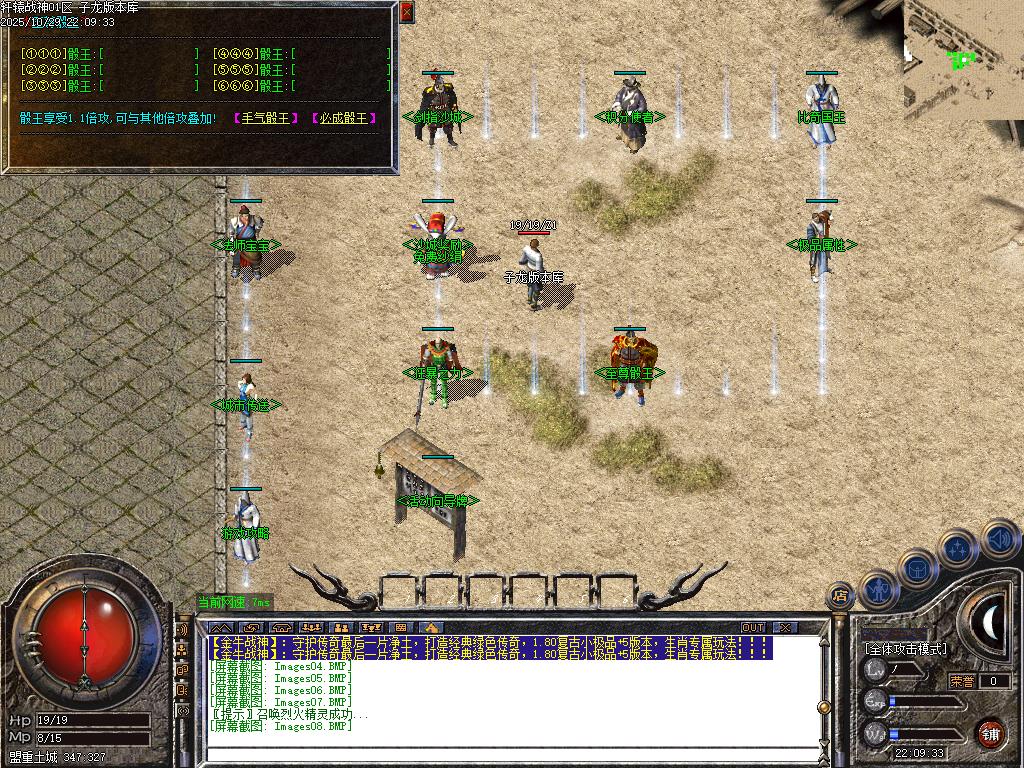Open the minimap
The image size is (1024, 768).
click(962, 60)
